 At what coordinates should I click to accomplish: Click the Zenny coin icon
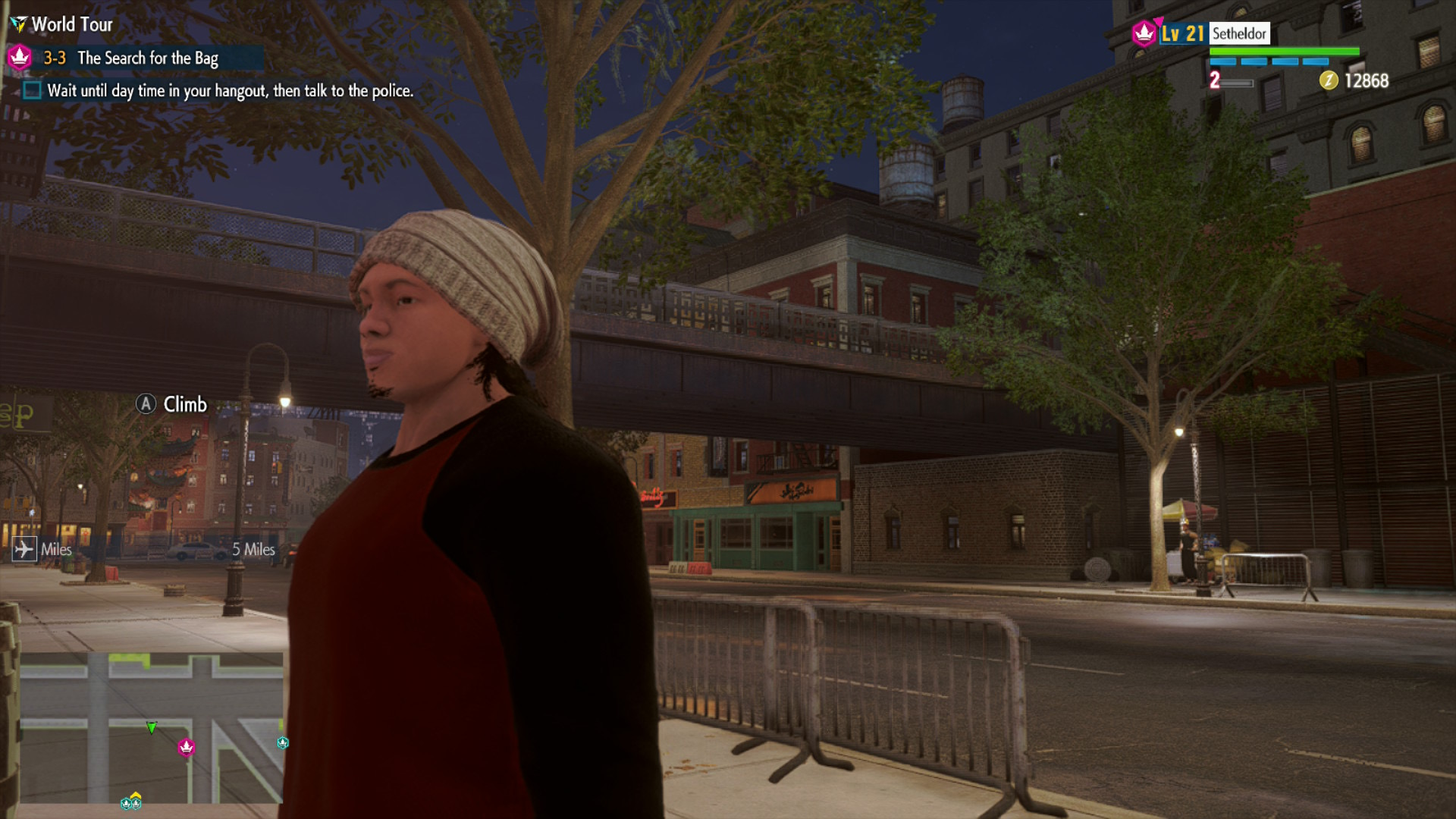tap(1329, 80)
